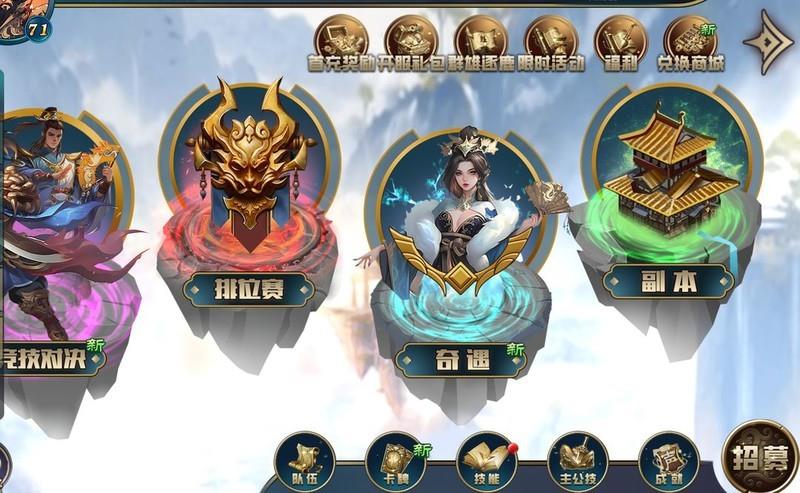Show the 限时活动 limited-time events
The width and height of the screenshot is (800, 493).
(x=551, y=42)
